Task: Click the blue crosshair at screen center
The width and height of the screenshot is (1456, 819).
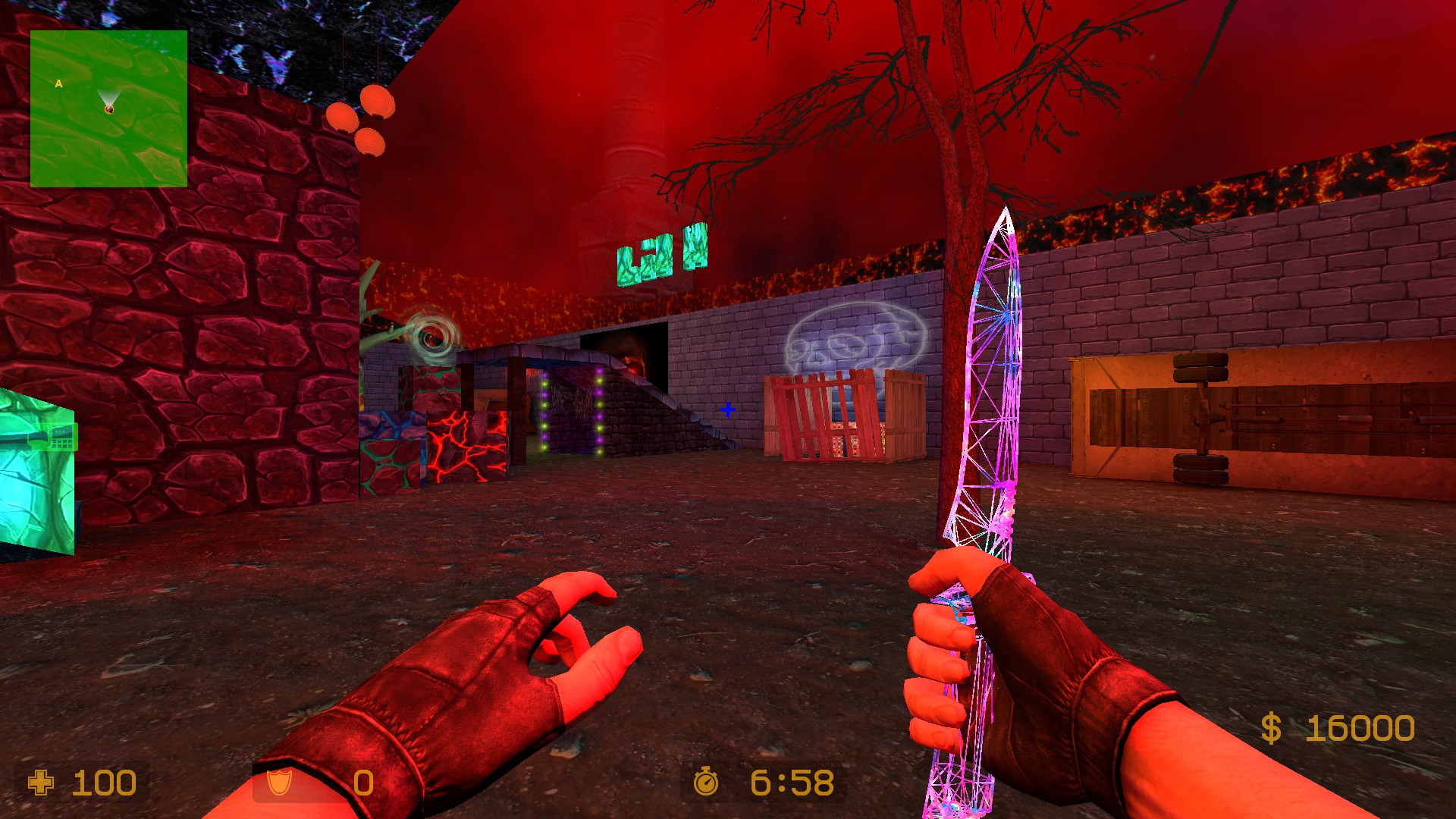Action: [x=729, y=410]
